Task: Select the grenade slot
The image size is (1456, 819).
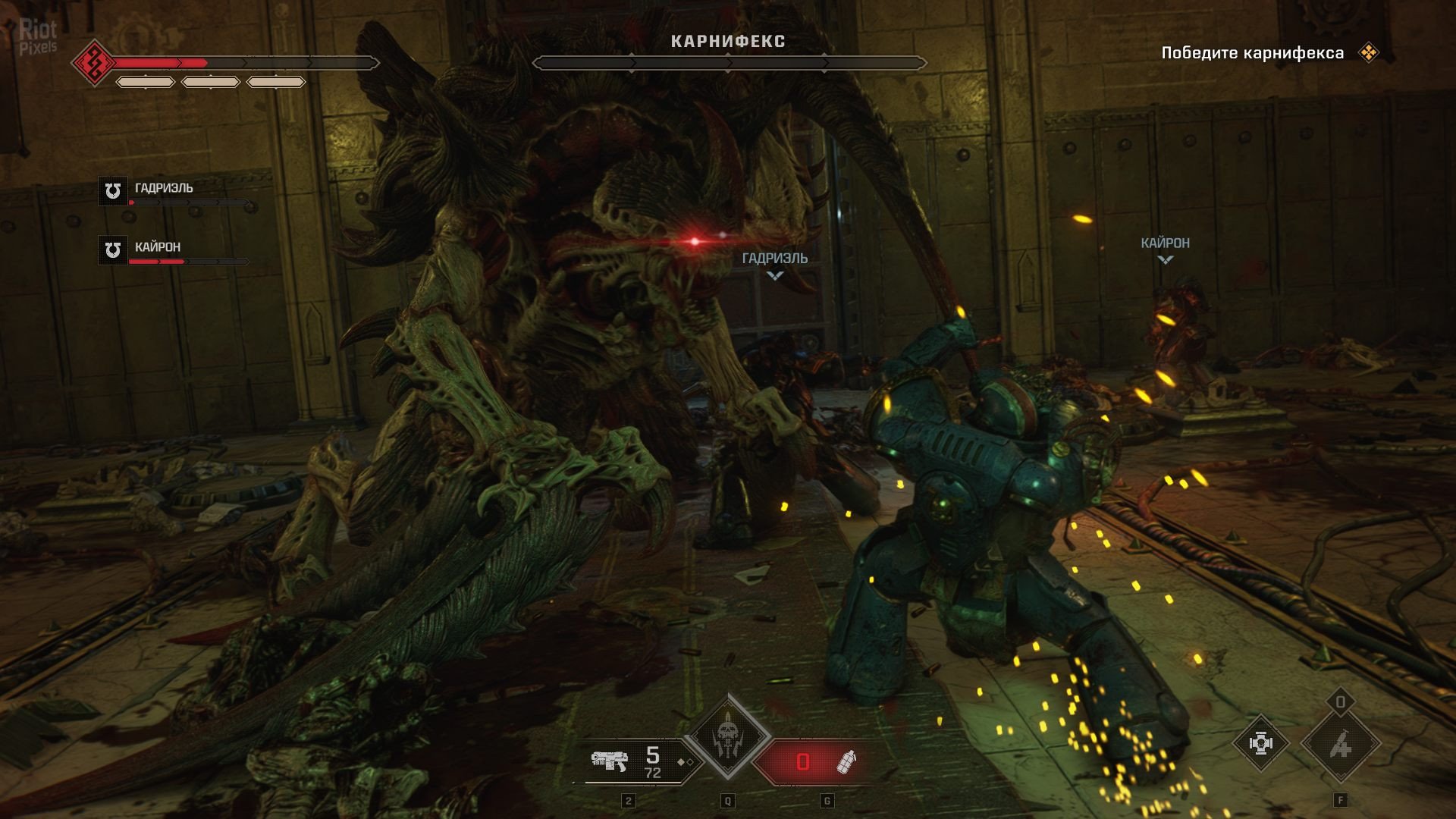Action: click(811, 761)
